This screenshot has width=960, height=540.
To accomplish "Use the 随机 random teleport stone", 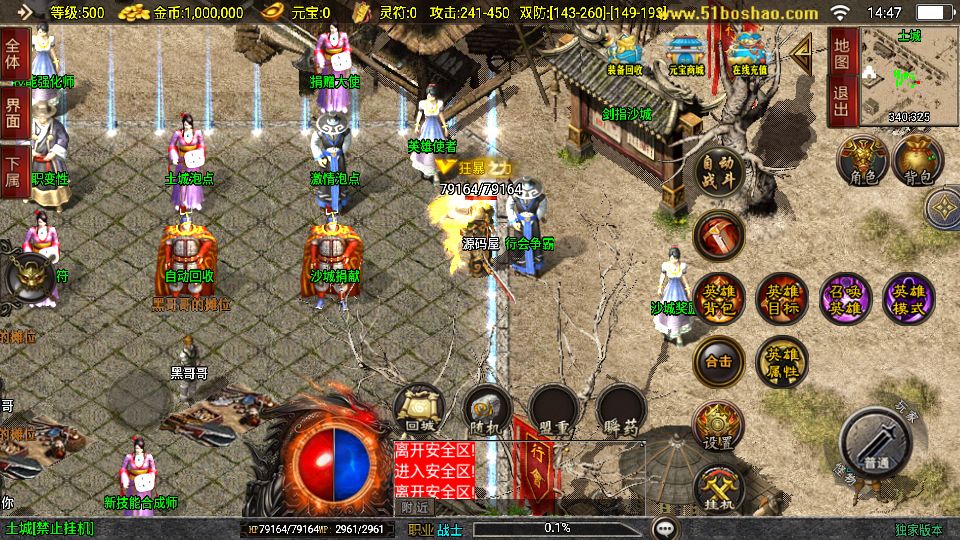I will 487,410.
